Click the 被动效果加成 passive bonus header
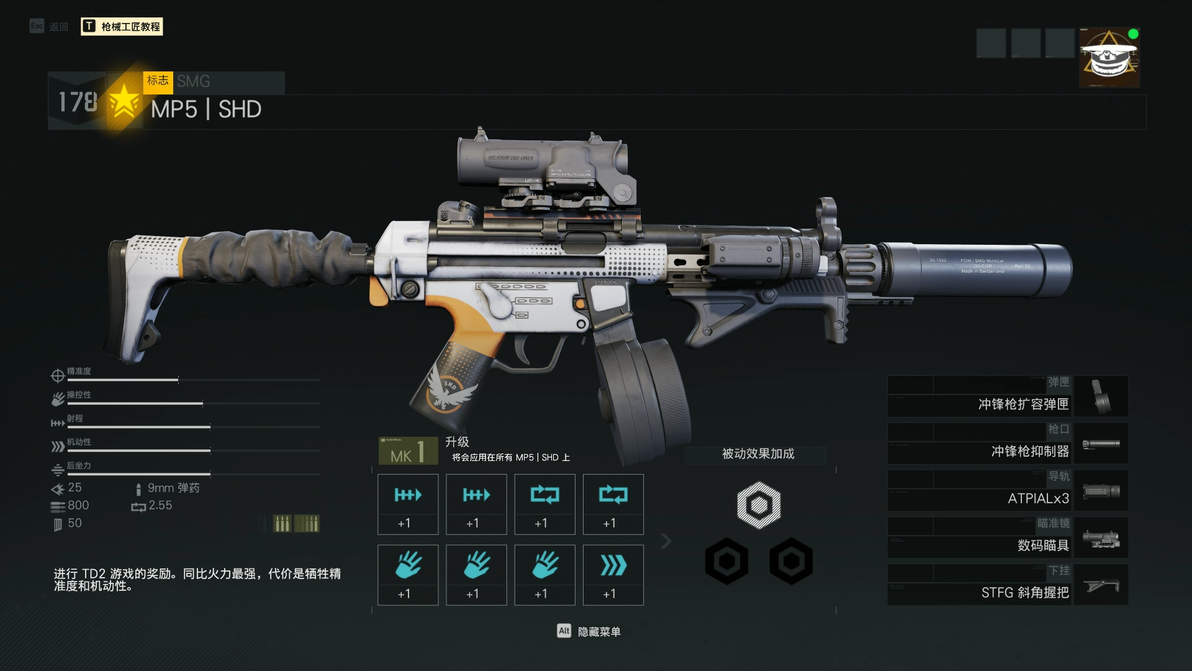 click(x=758, y=454)
